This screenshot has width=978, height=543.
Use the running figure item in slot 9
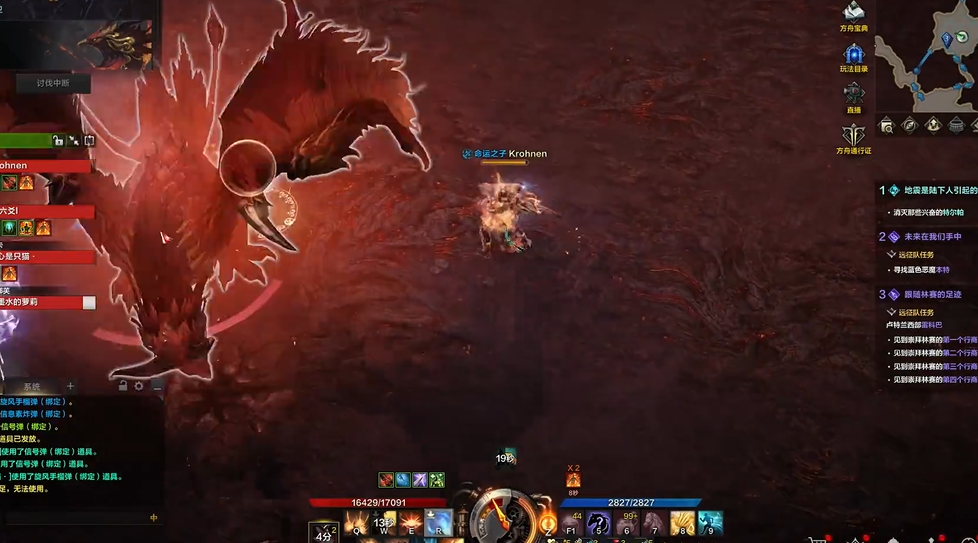click(x=710, y=522)
